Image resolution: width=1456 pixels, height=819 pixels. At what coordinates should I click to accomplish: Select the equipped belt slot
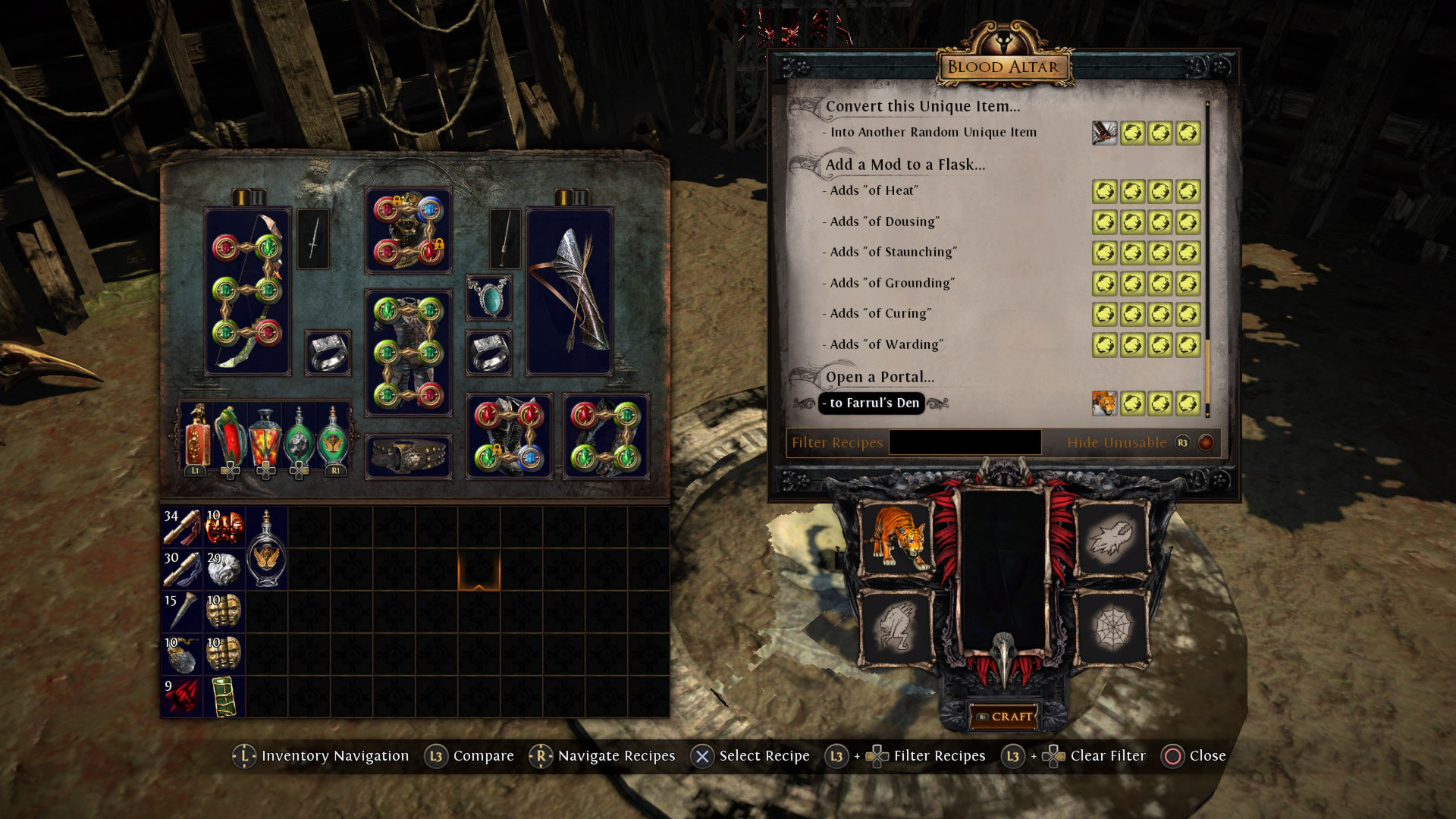click(408, 457)
